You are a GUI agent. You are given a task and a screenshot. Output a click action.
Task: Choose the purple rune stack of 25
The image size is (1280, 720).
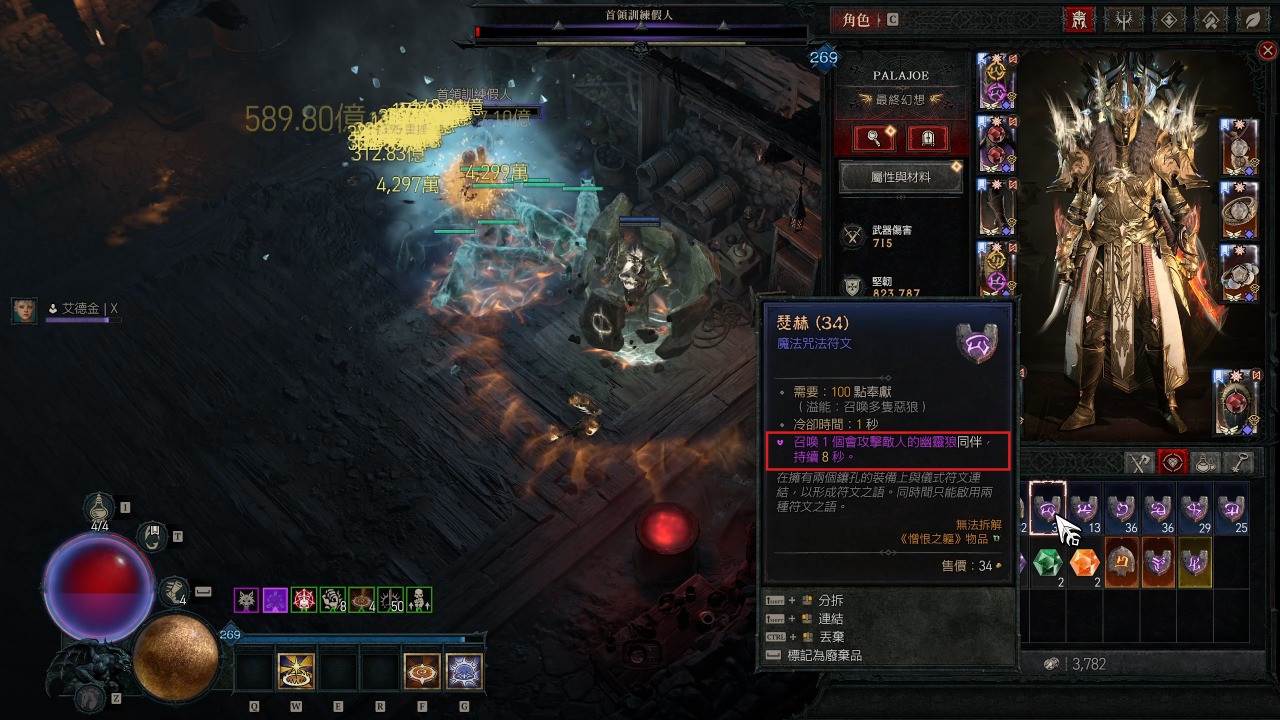pos(1232,508)
